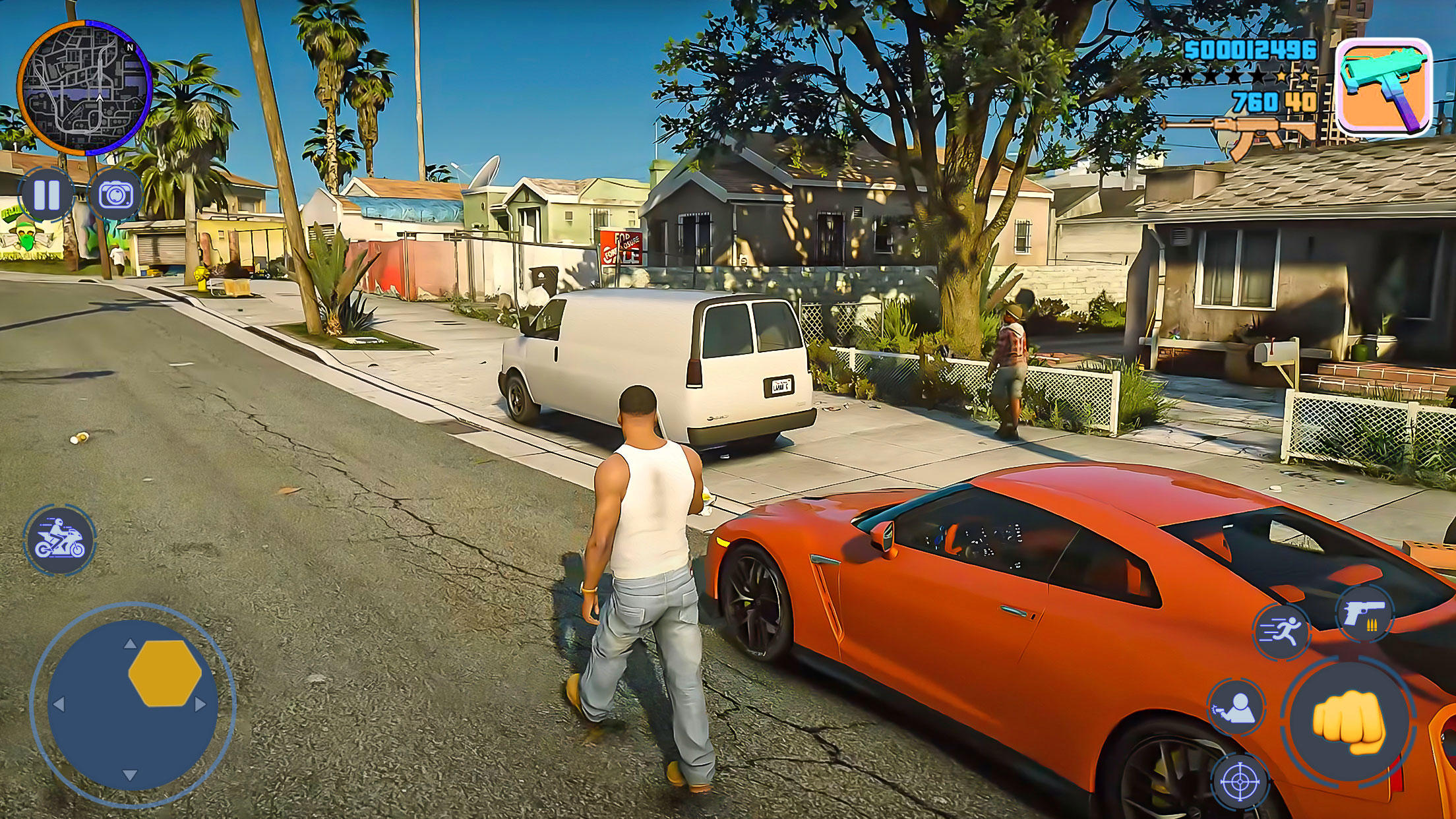
Task: Tap the camera view button
Action: 115,195
